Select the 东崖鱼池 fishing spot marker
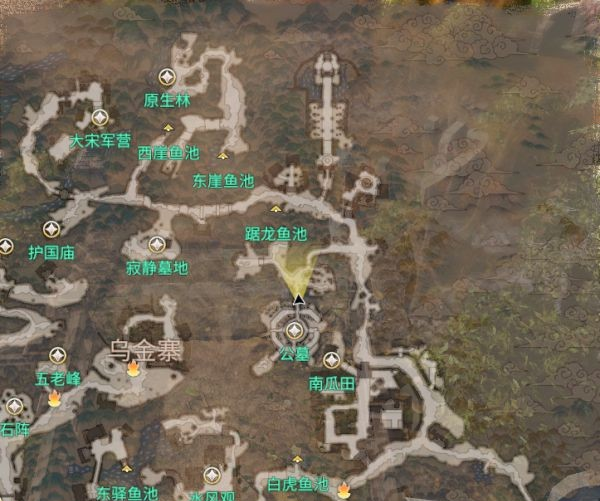This screenshot has width=600, height=501. (223, 156)
